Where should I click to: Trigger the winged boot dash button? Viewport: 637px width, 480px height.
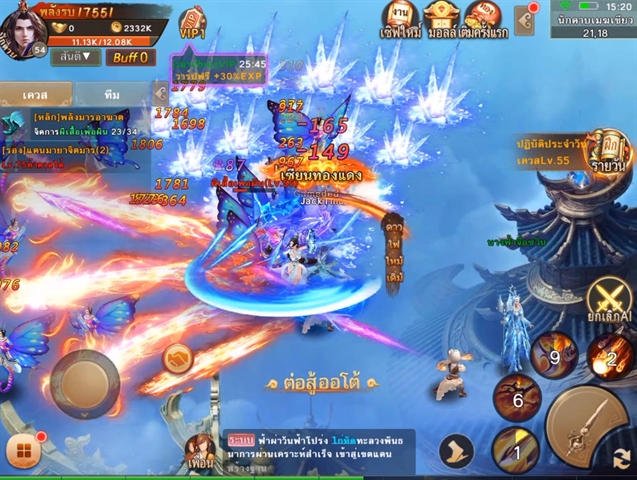[x=456, y=451]
